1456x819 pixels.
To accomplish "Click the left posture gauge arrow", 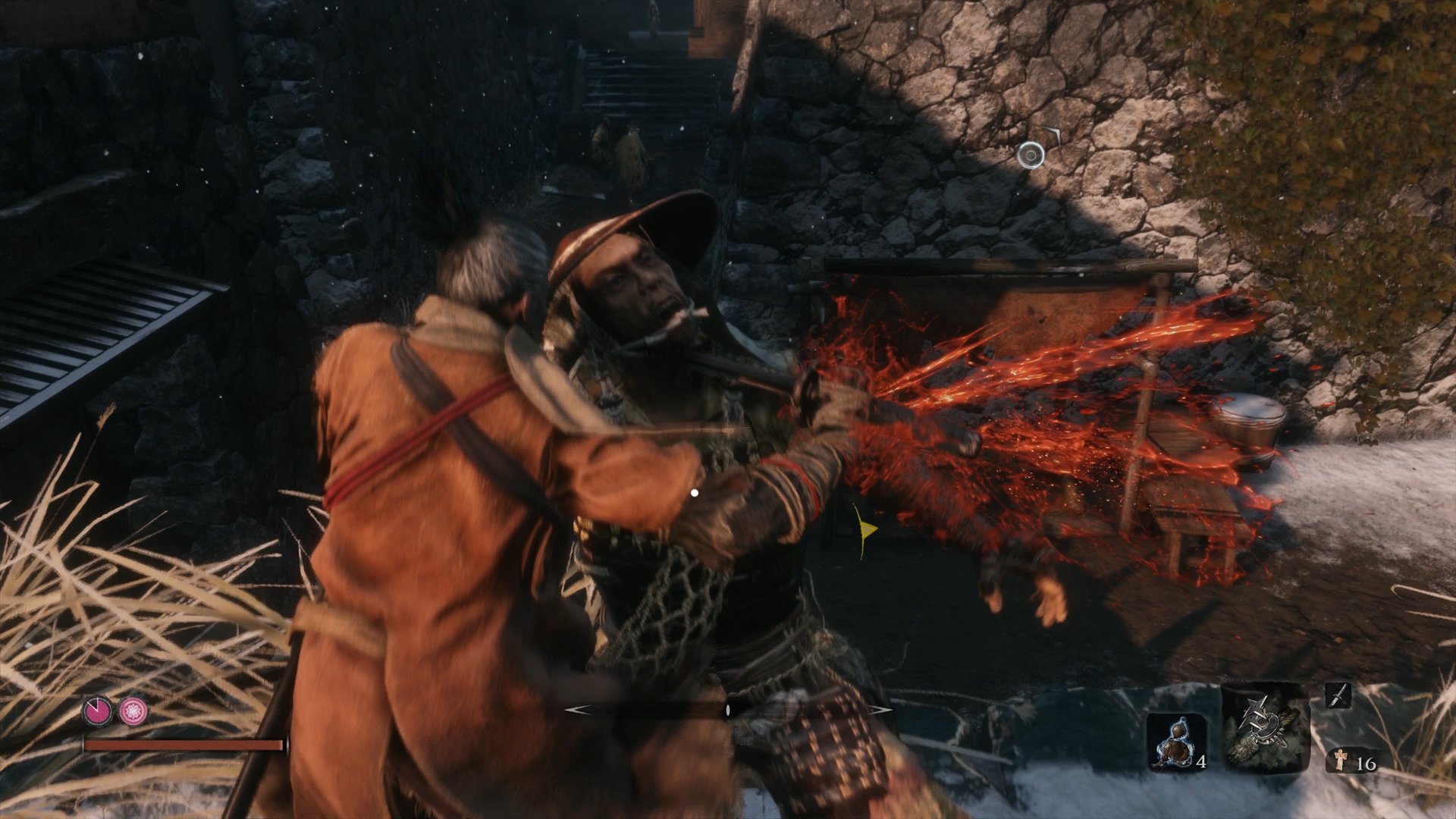I will 579,708.
